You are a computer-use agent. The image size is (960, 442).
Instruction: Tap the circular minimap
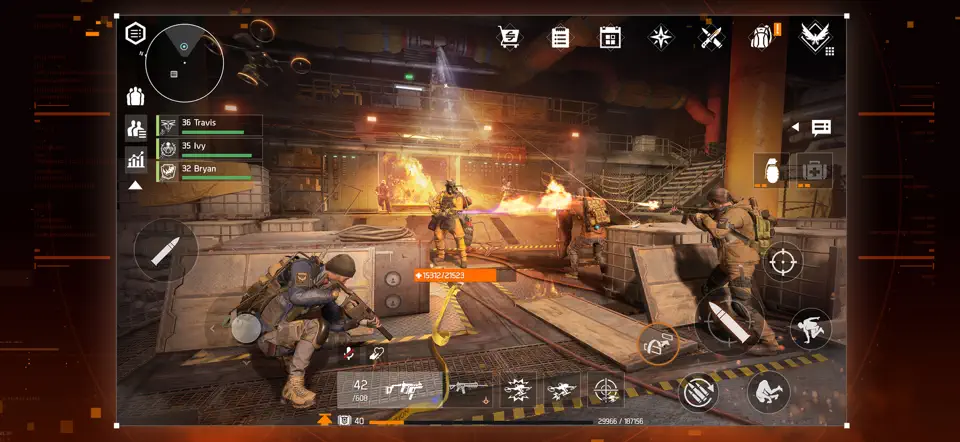[x=184, y=62]
